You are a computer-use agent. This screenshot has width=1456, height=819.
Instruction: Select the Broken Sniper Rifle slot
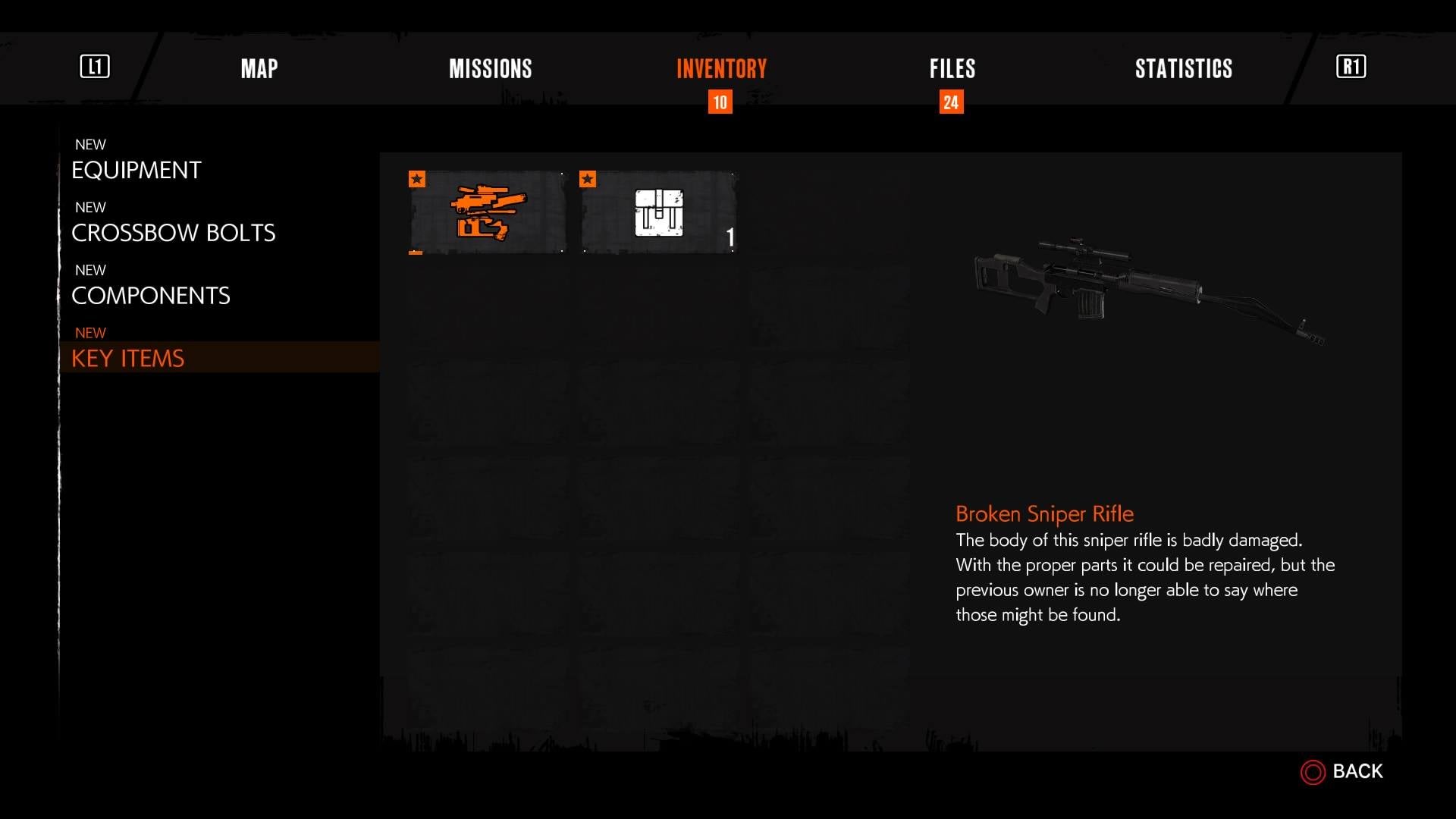pyautogui.click(x=488, y=212)
